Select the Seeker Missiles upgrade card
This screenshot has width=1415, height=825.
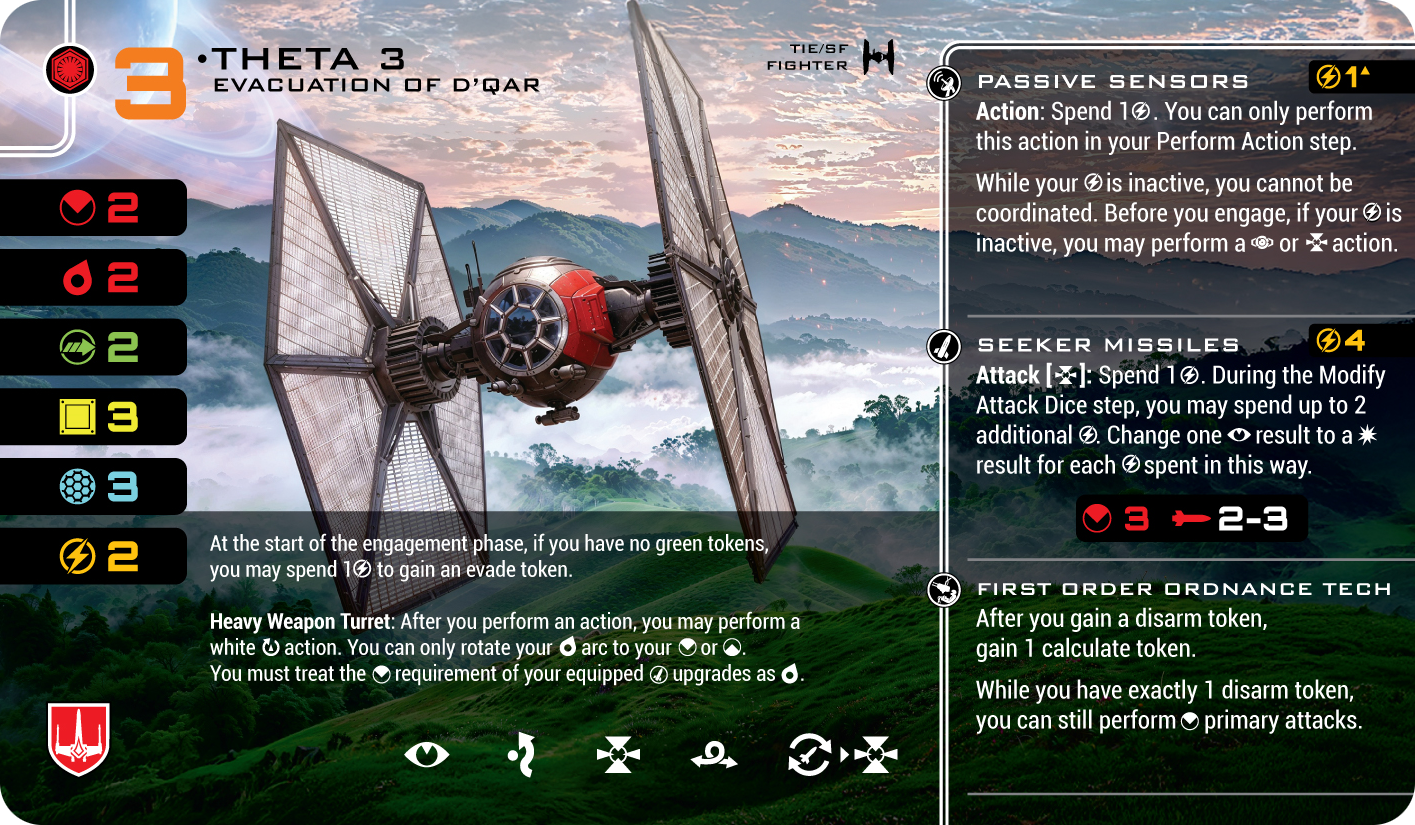1108,344
